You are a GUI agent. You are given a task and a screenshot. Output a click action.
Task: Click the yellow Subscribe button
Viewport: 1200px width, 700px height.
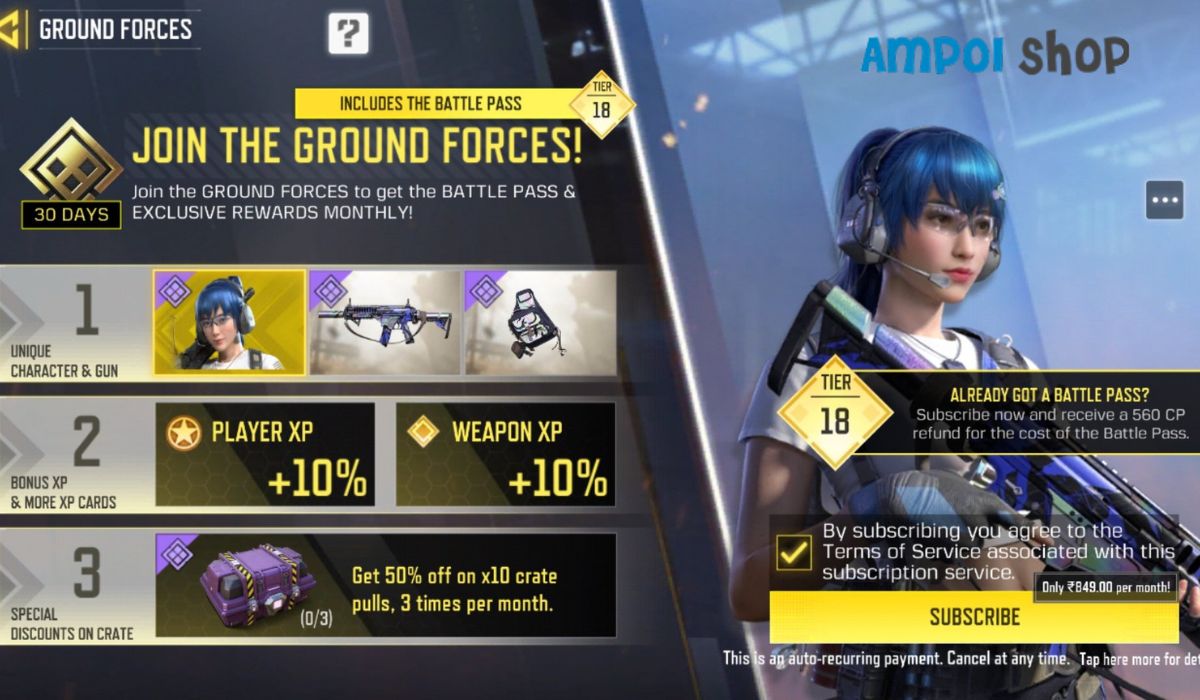pyautogui.click(x=974, y=617)
